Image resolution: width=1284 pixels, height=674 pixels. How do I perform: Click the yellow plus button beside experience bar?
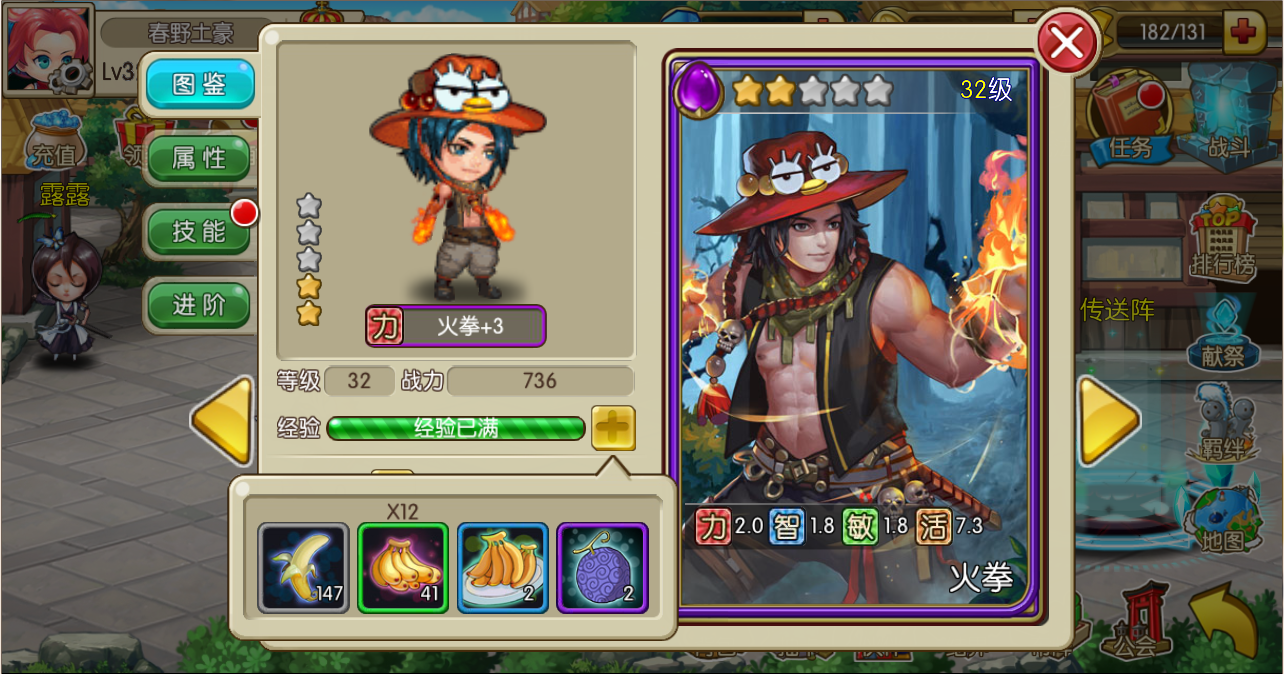[x=613, y=428]
